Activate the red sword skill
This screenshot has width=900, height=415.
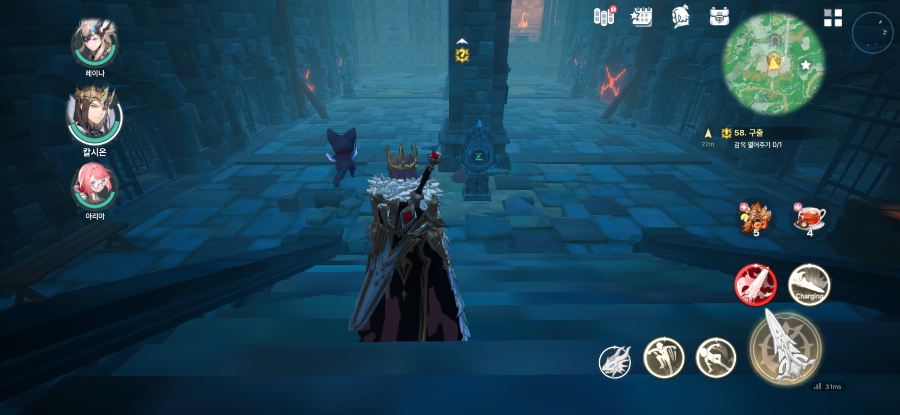755,285
